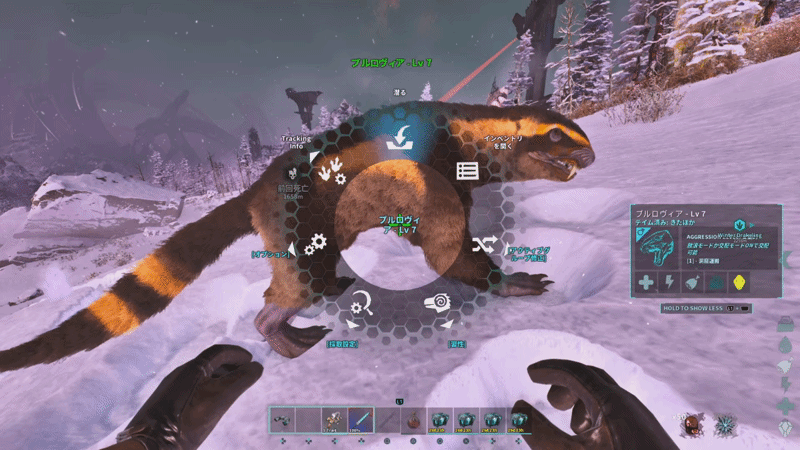This screenshot has height=450, width=800.
Task: Select the binoculars hotbar slot
Action: (x=281, y=420)
